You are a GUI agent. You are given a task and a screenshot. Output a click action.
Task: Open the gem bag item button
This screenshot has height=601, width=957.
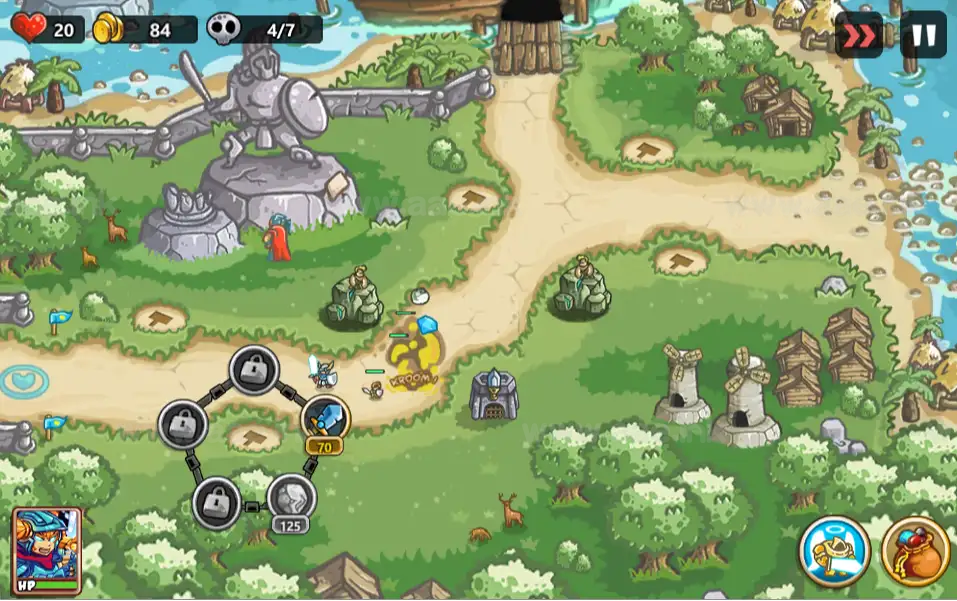click(915, 550)
